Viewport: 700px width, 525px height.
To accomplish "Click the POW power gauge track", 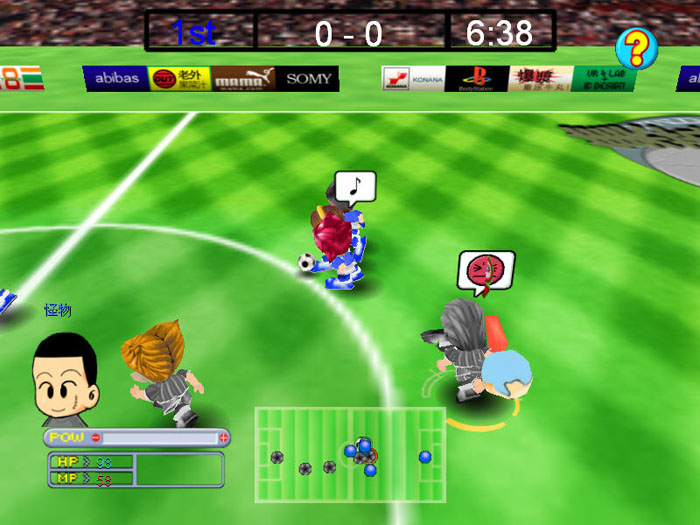I will coord(160,437).
